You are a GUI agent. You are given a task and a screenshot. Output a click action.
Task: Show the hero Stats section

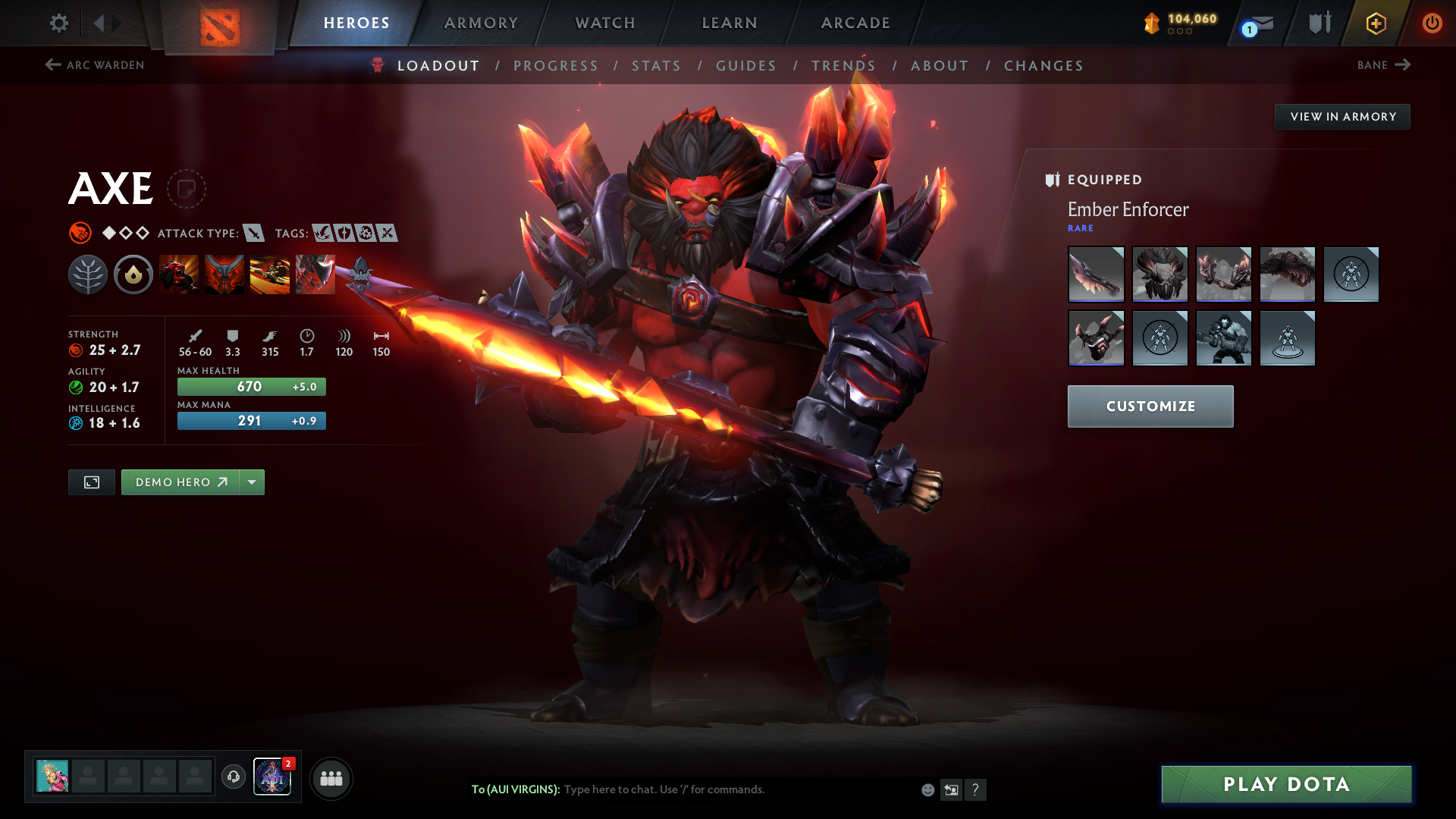click(656, 66)
